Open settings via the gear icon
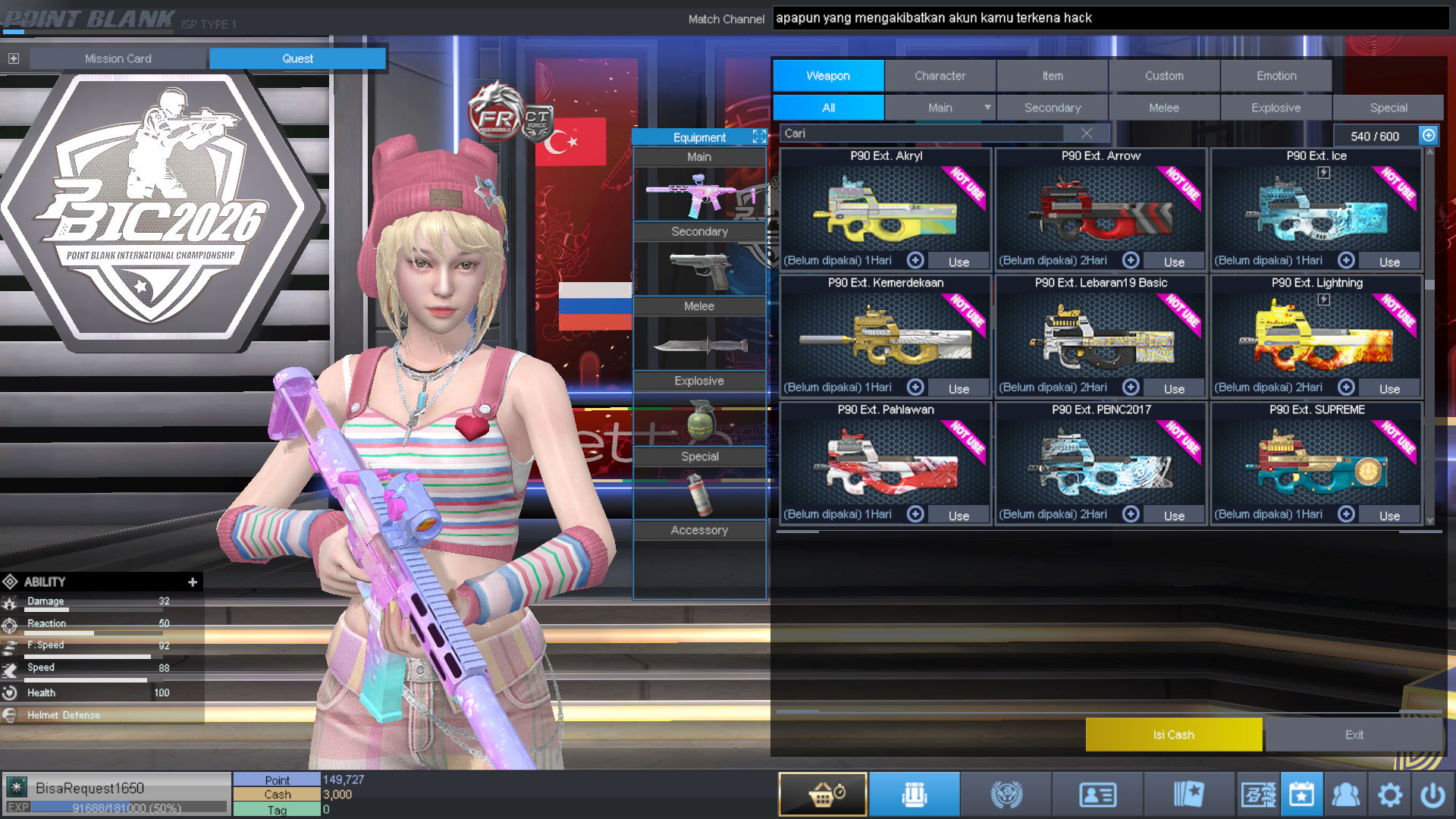Viewport: 1456px width, 819px height. [x=1389, y=795]
